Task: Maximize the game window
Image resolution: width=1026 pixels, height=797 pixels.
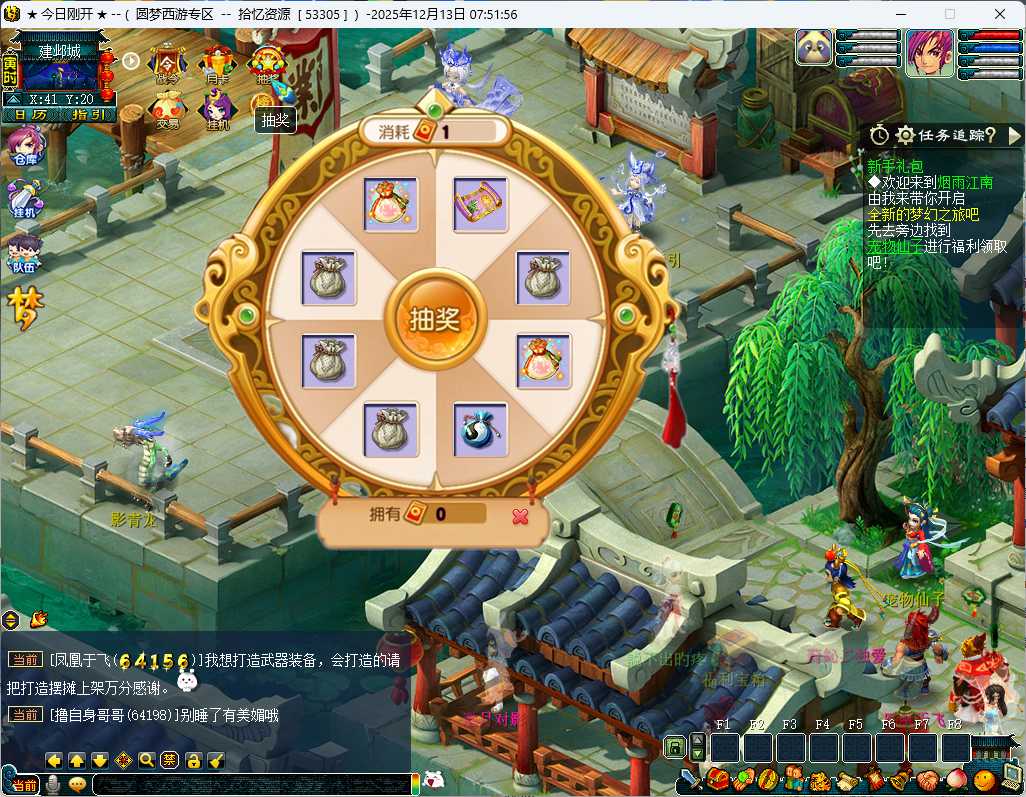Action: point(950,14)
